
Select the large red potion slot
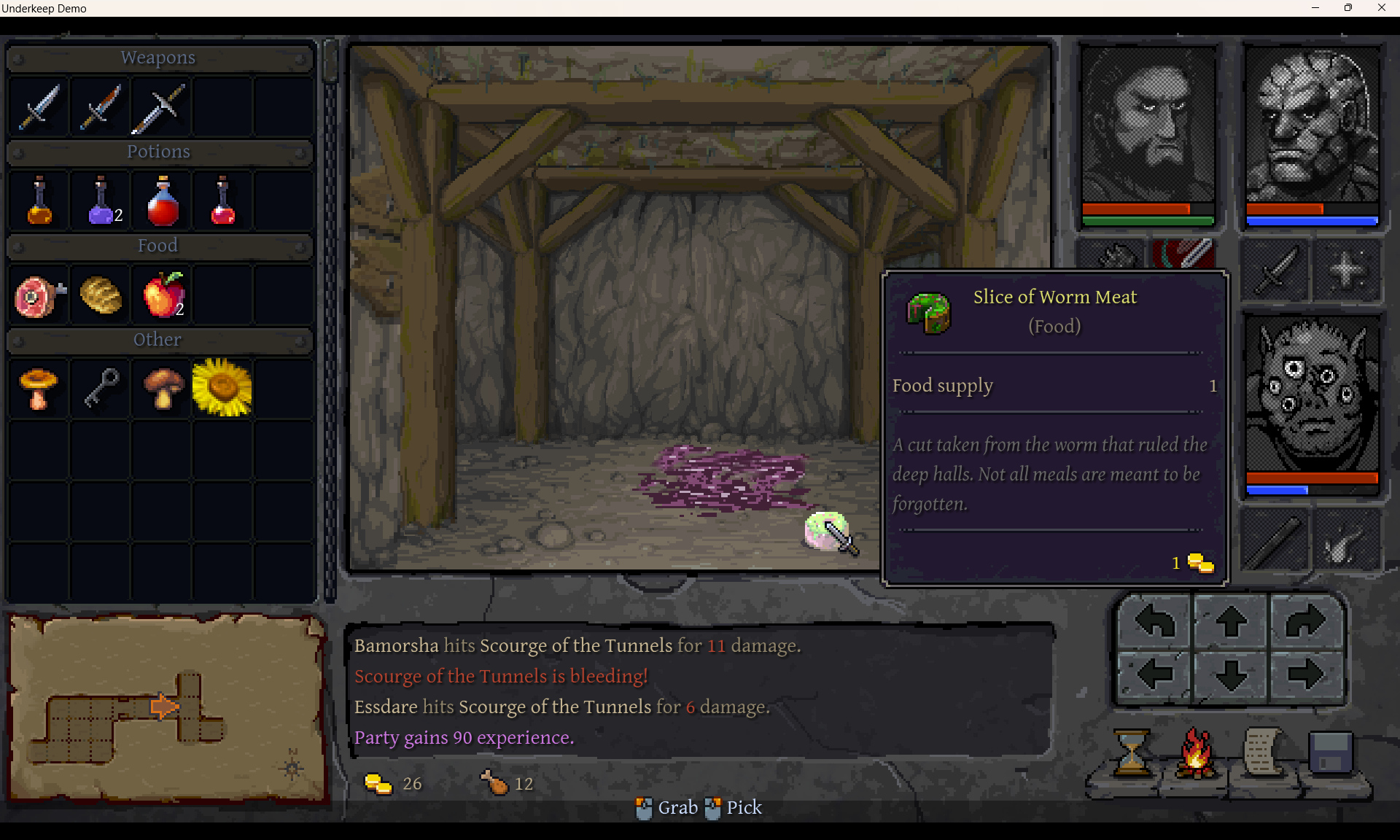coord(163,201)
